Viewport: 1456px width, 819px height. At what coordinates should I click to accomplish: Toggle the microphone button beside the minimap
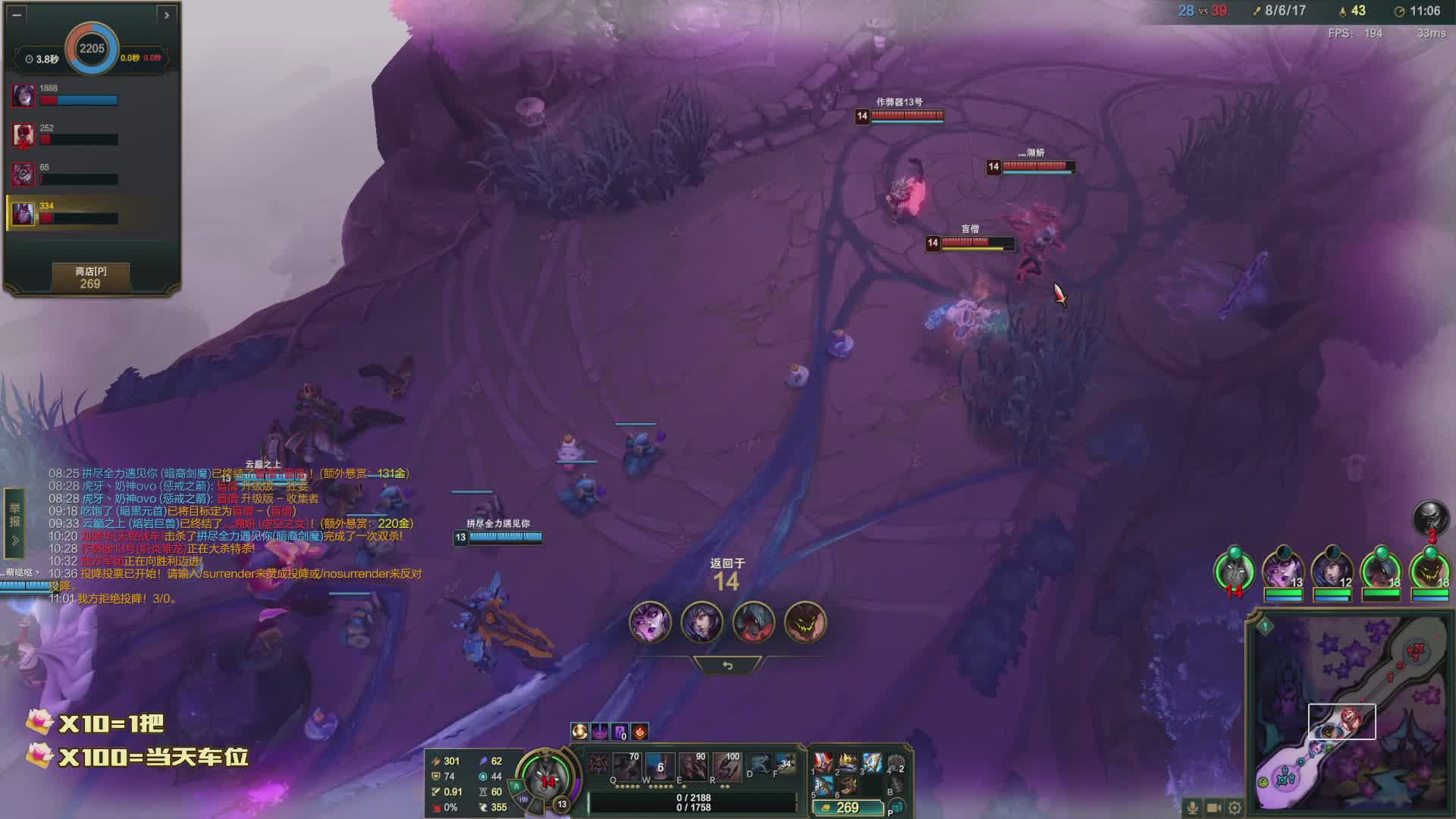click(1192, 808)
